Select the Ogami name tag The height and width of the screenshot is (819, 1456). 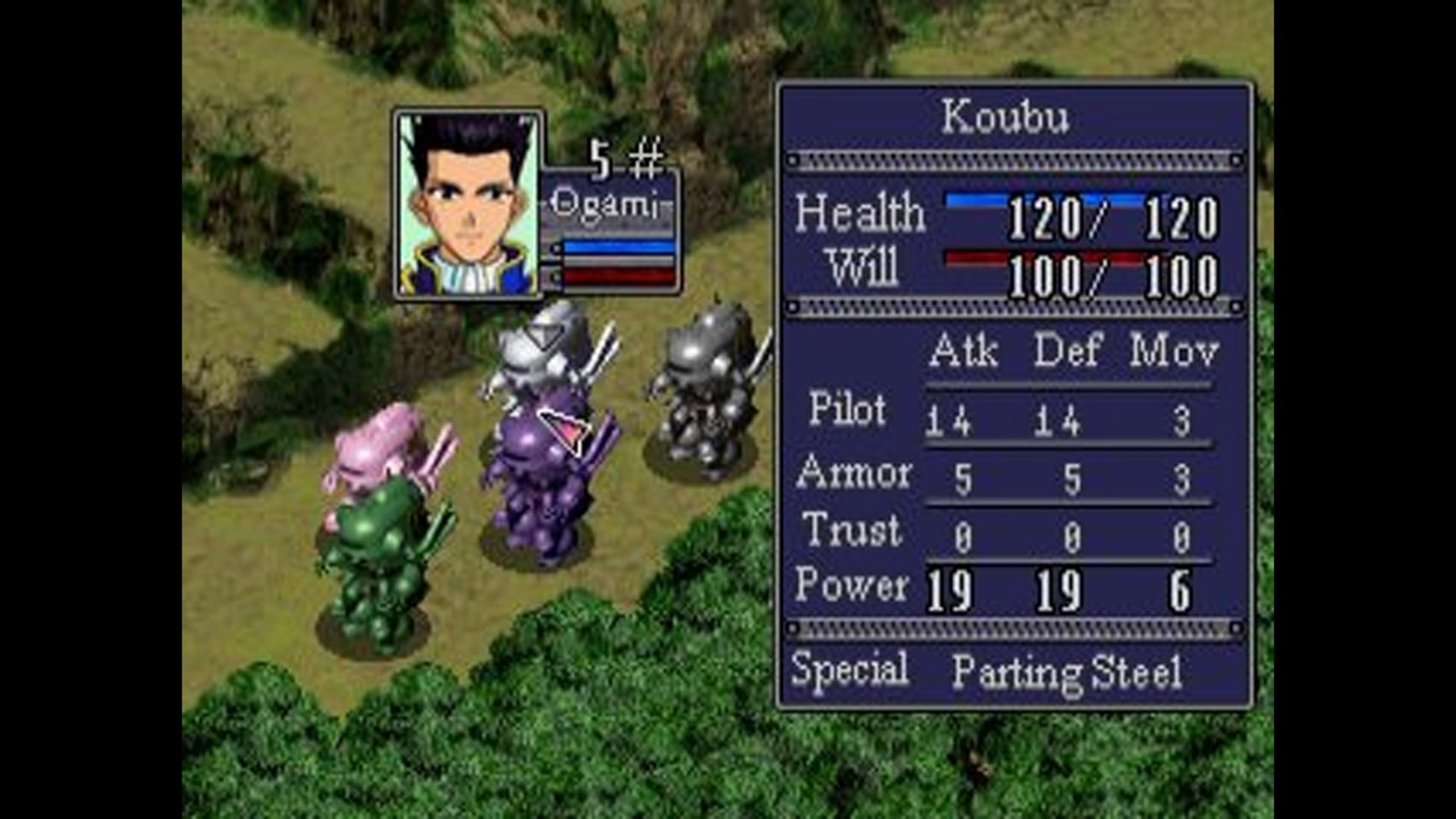[605, 204]
